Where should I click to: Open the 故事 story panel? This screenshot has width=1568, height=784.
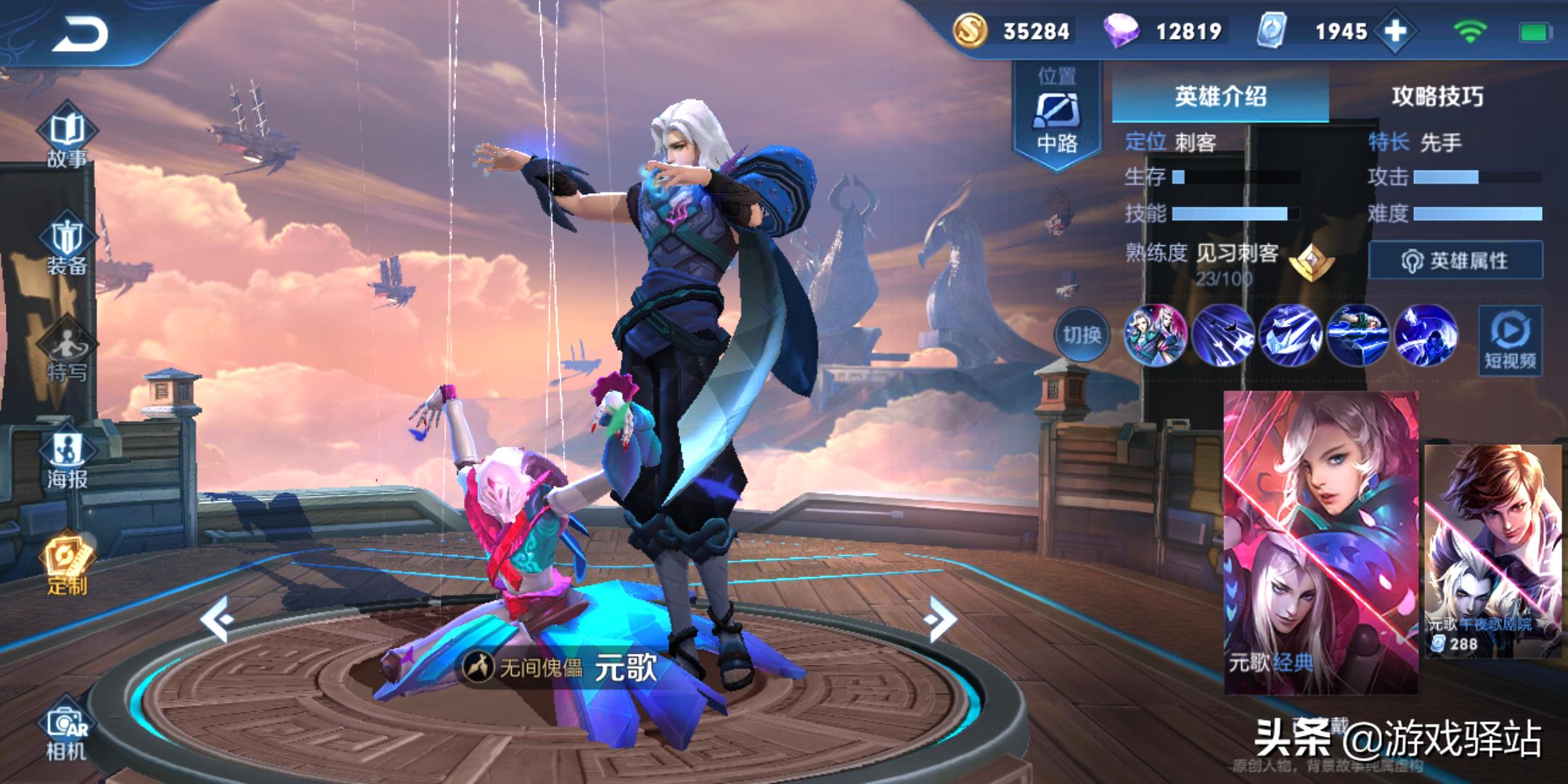[x=67, y=136]
